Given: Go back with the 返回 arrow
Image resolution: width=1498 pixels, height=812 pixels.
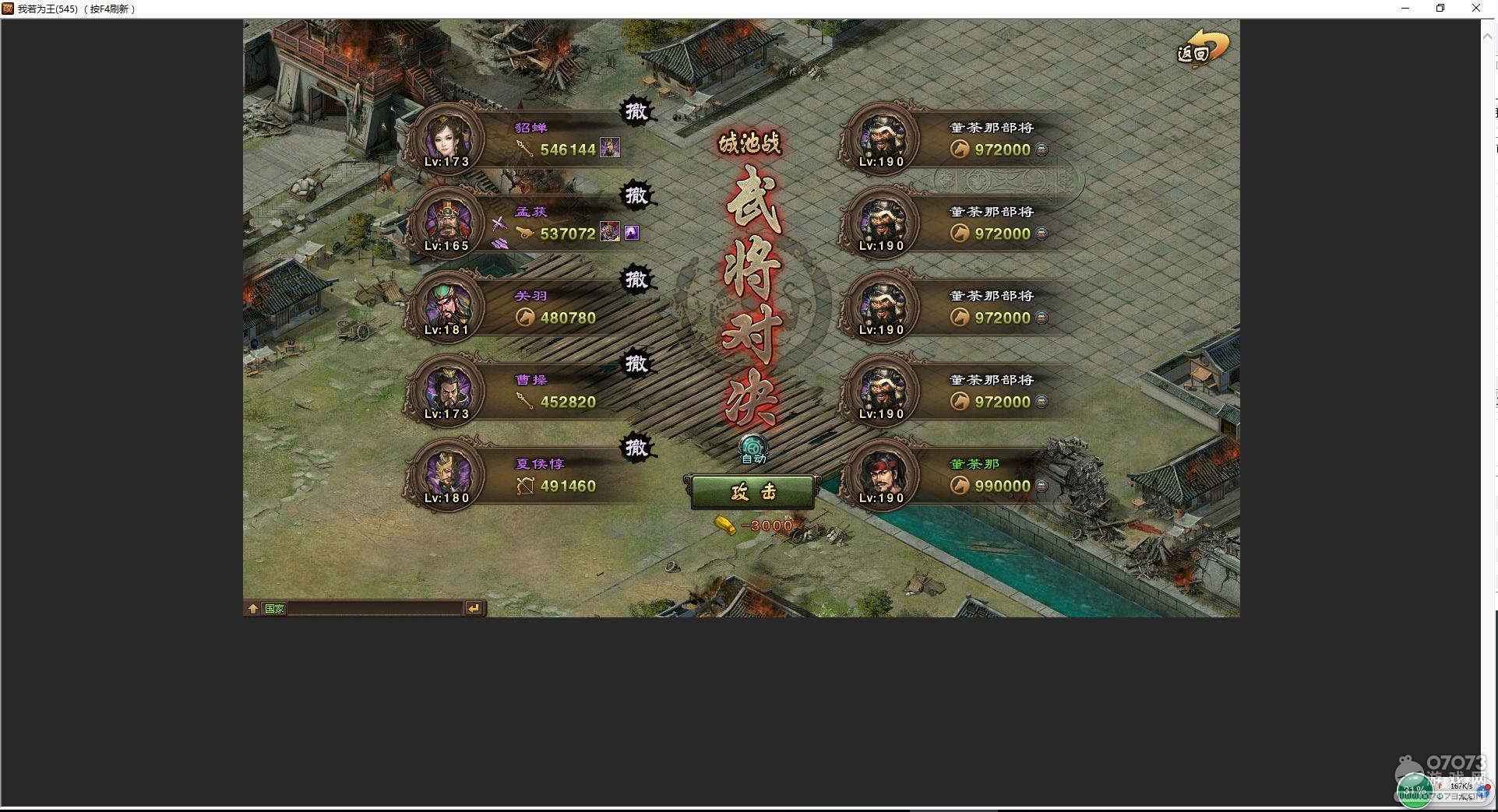Looking at the screenshot, I should 1202,48.
